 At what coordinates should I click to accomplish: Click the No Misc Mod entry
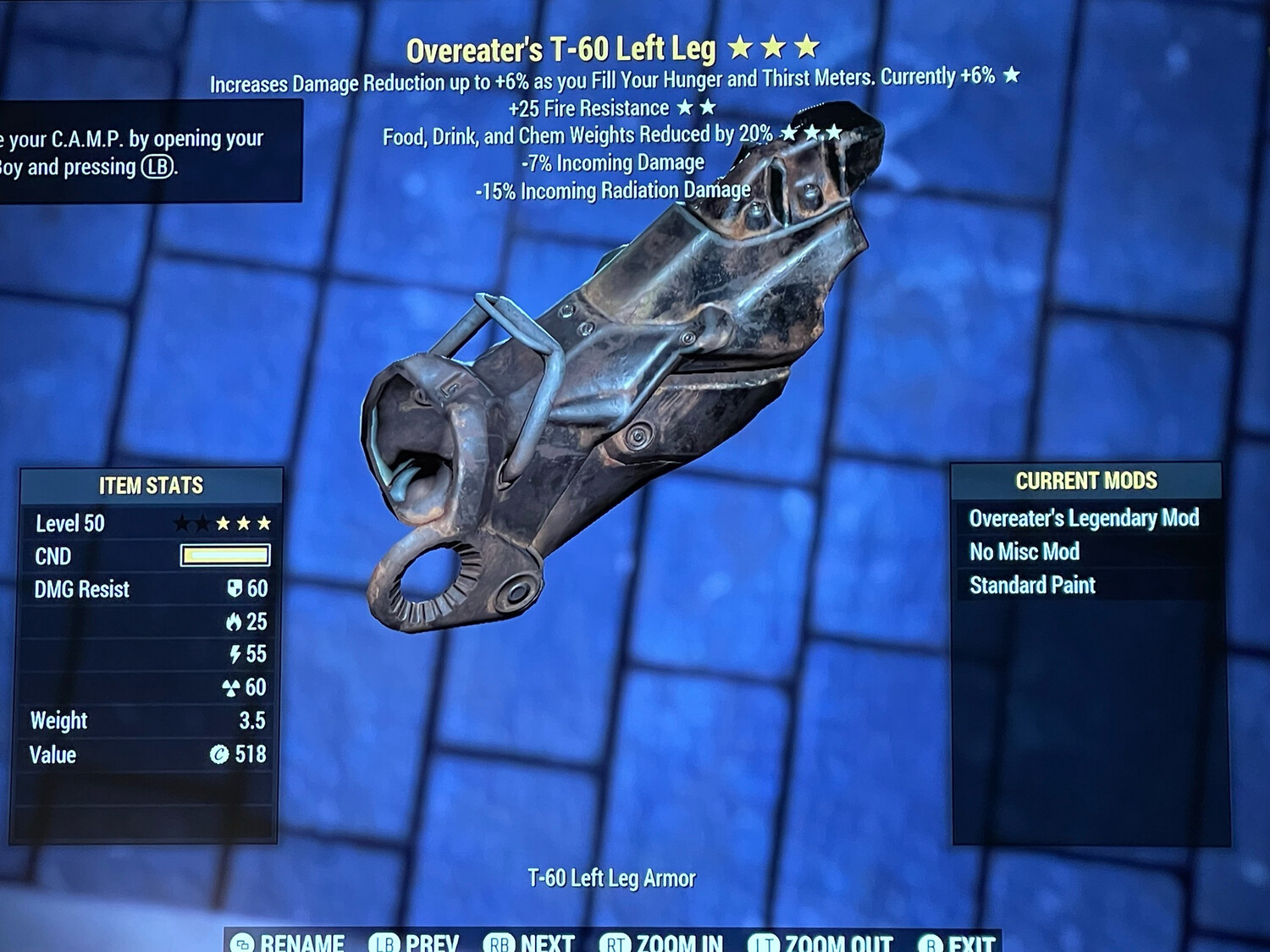click(x=1024, y=552)
